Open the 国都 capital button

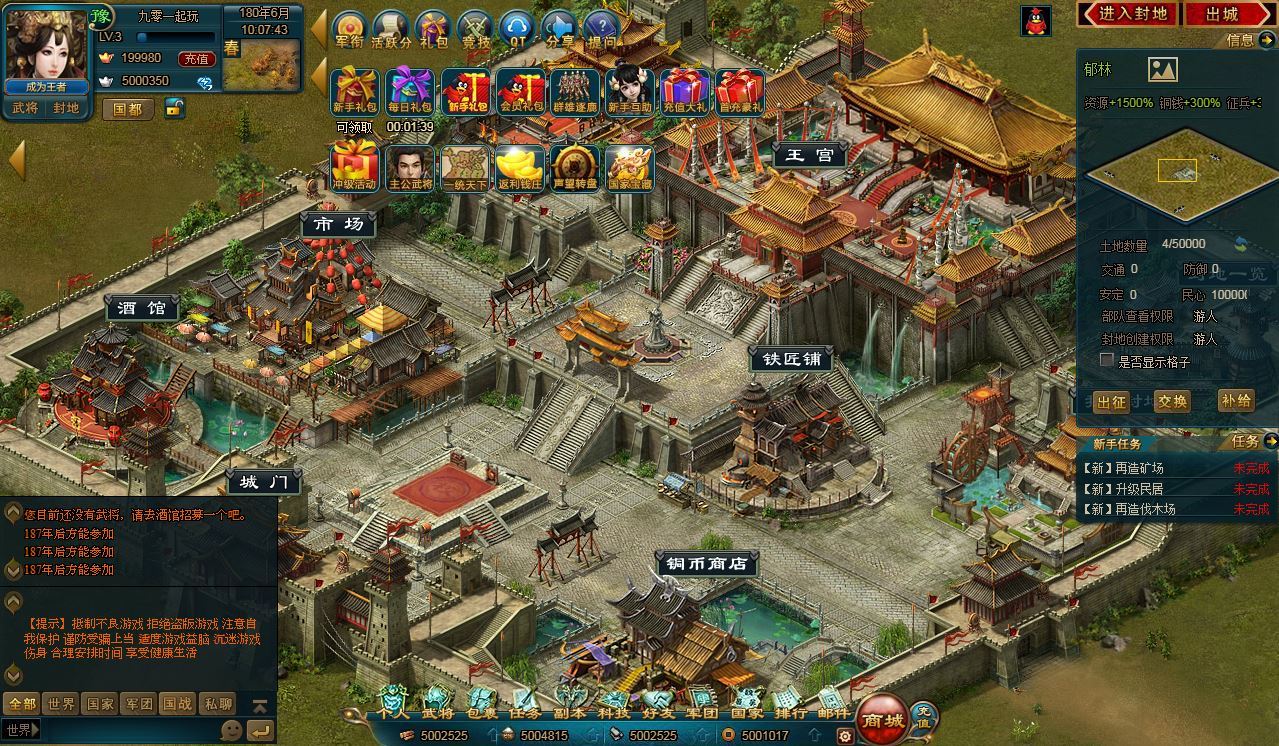[127, 109]
